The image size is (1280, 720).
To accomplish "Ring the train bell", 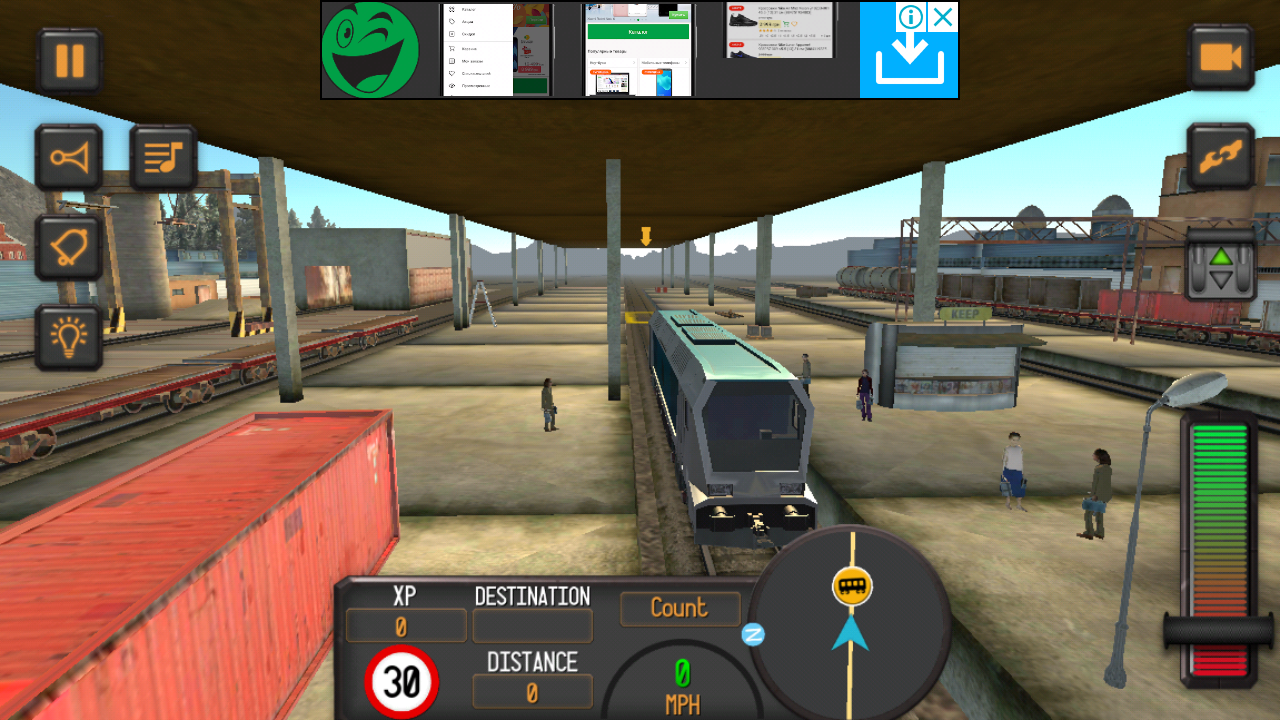I will point(69,247).
